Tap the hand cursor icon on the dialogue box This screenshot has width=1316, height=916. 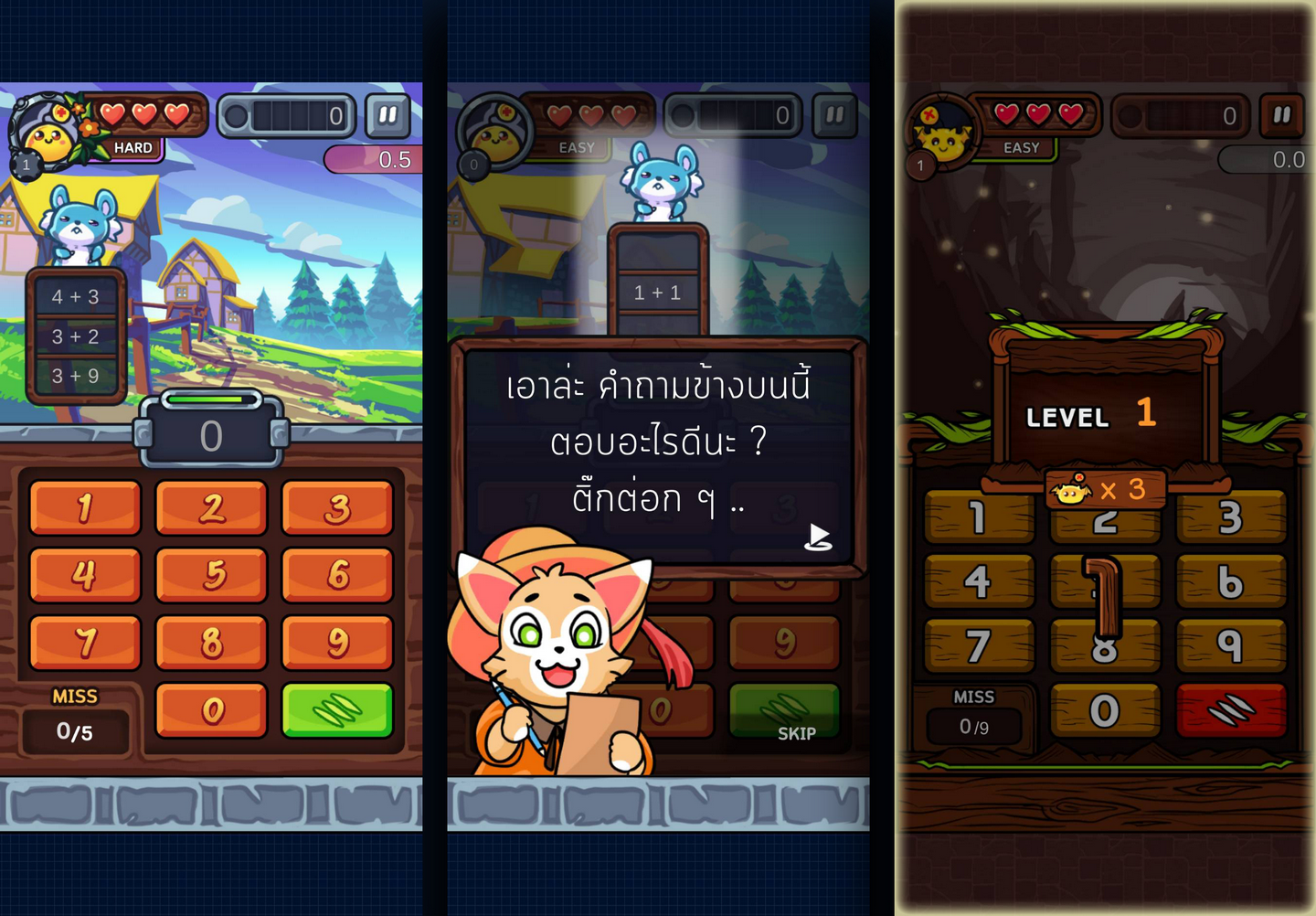point(820,537)
